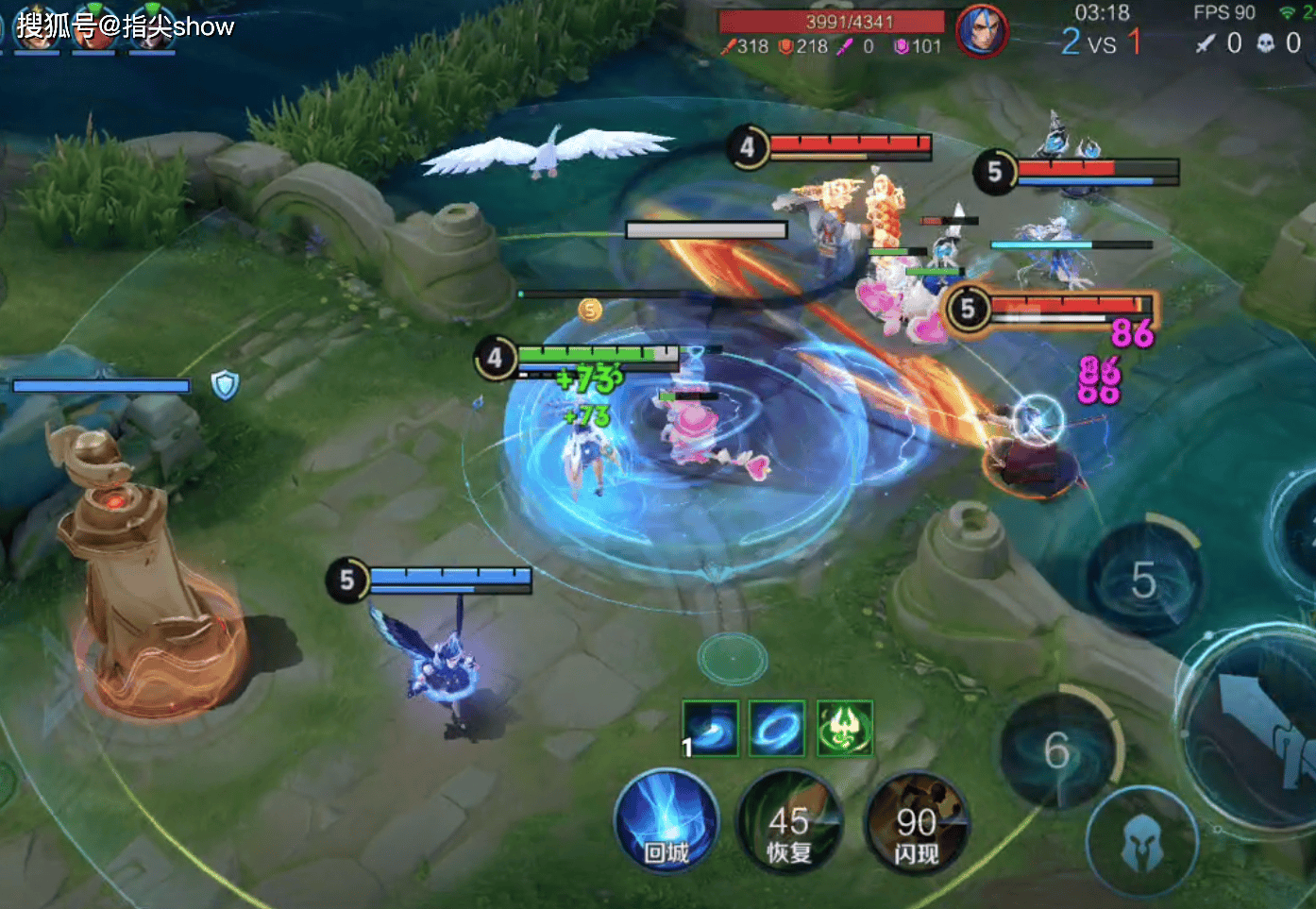
Task: Select the green horned-mask icon
Action: pos(844,728)
